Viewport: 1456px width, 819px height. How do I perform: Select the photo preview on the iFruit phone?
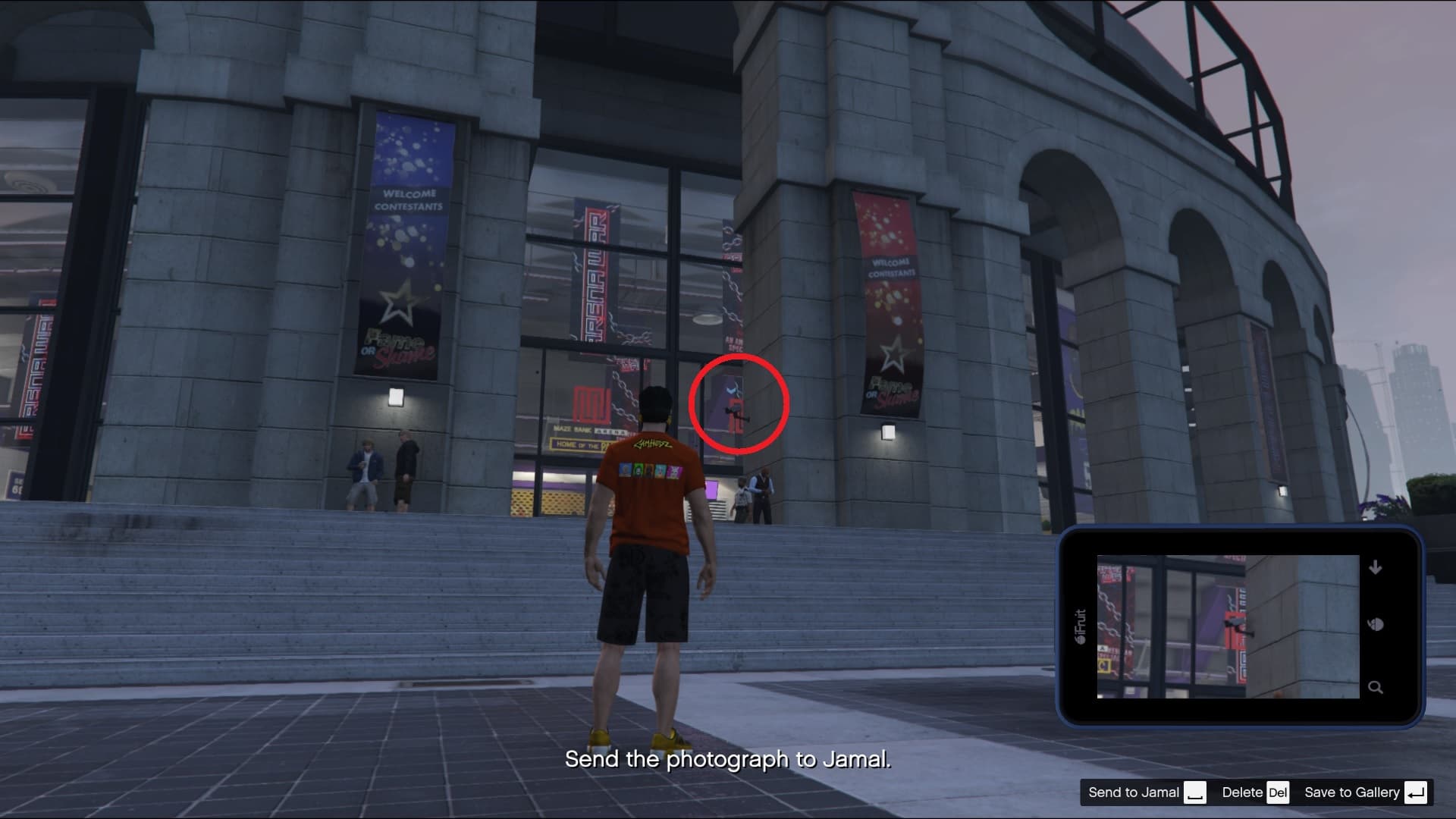1228,626
